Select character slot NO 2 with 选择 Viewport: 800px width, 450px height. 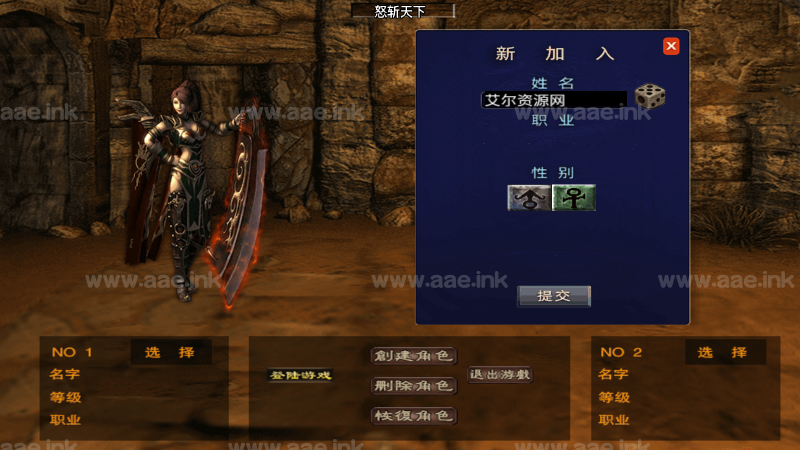[725, 352]
